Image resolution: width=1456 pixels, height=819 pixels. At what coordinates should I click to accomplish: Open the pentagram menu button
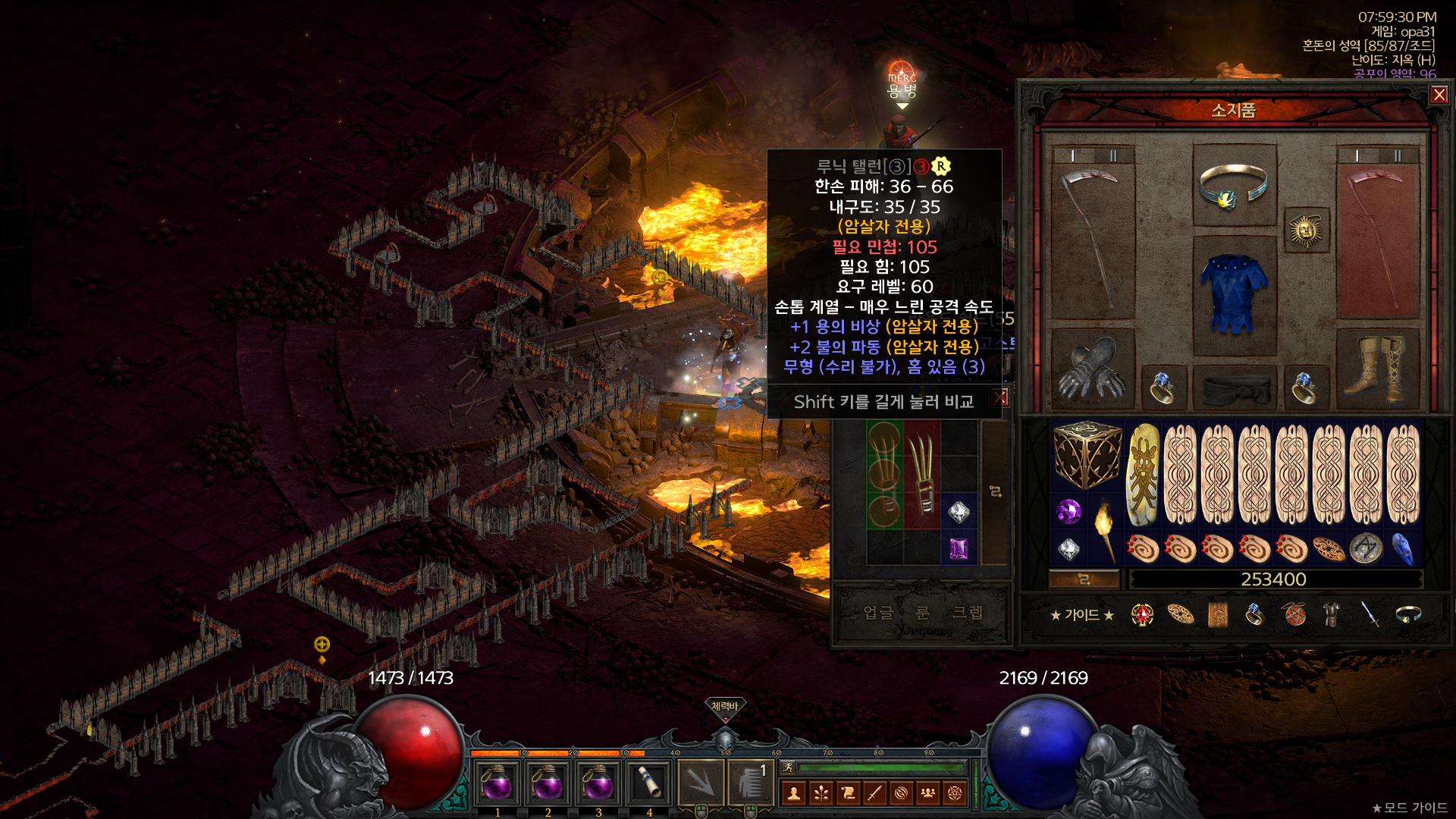955,793
